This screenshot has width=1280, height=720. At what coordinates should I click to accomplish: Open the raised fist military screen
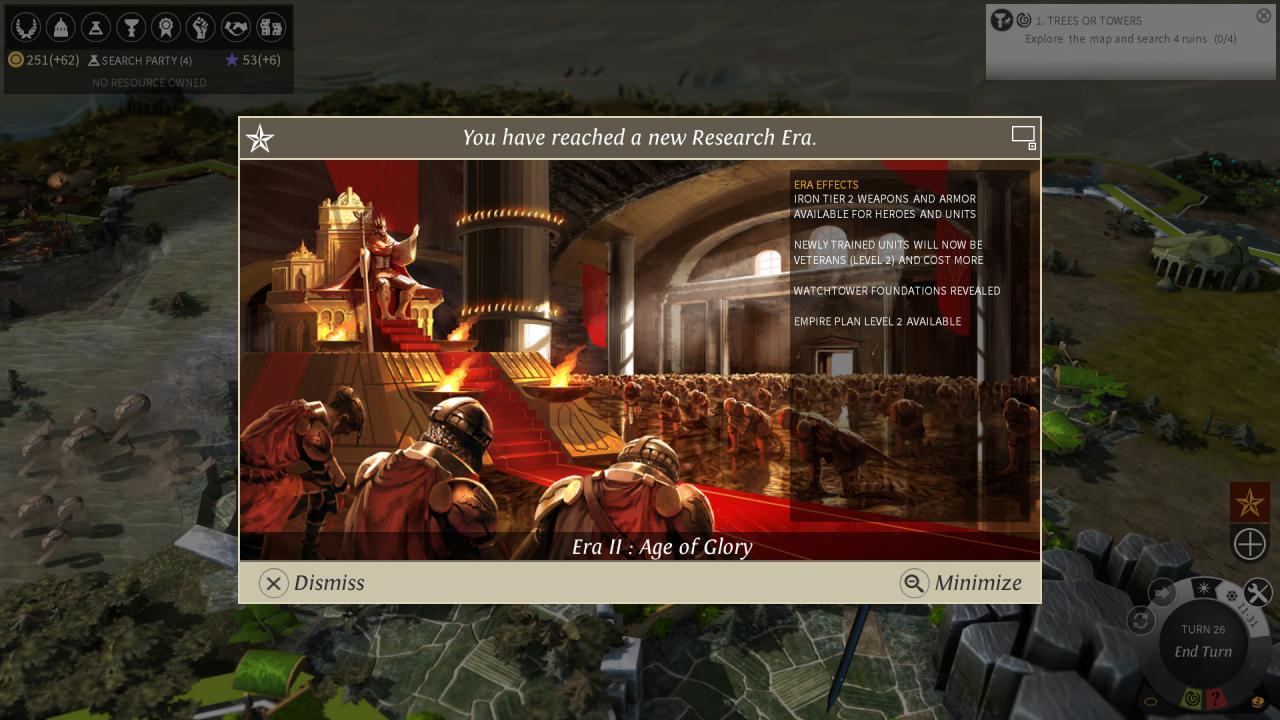tap(200, 27)
